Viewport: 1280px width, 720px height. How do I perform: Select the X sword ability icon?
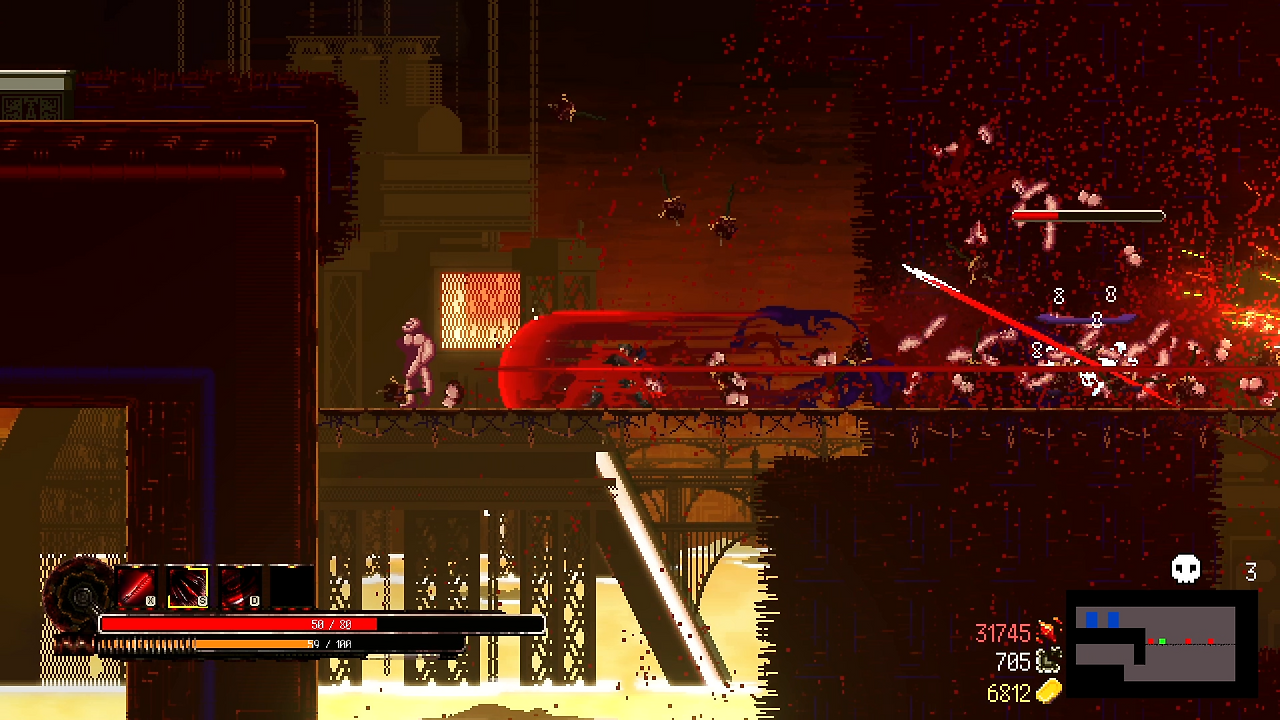coord(137,585)
